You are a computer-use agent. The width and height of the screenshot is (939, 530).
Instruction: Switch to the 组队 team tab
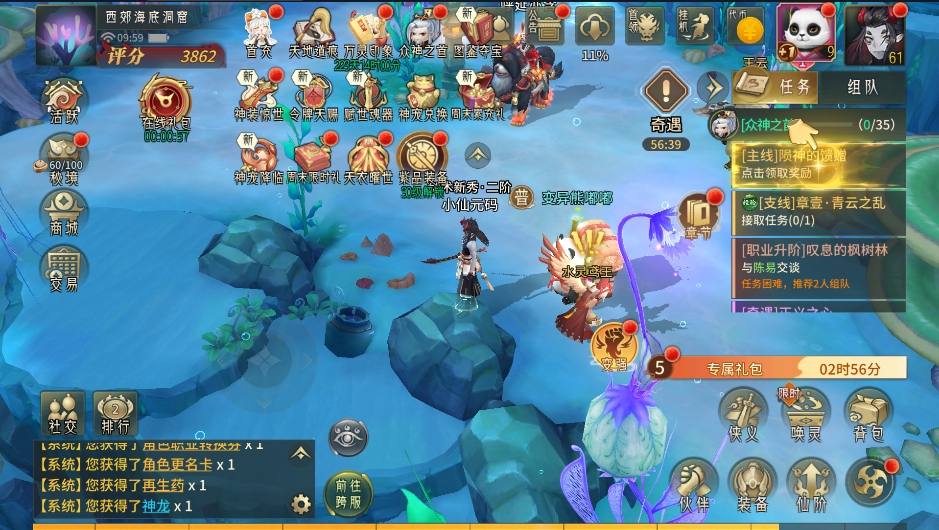pyautogui.click(x=861, y=86)
